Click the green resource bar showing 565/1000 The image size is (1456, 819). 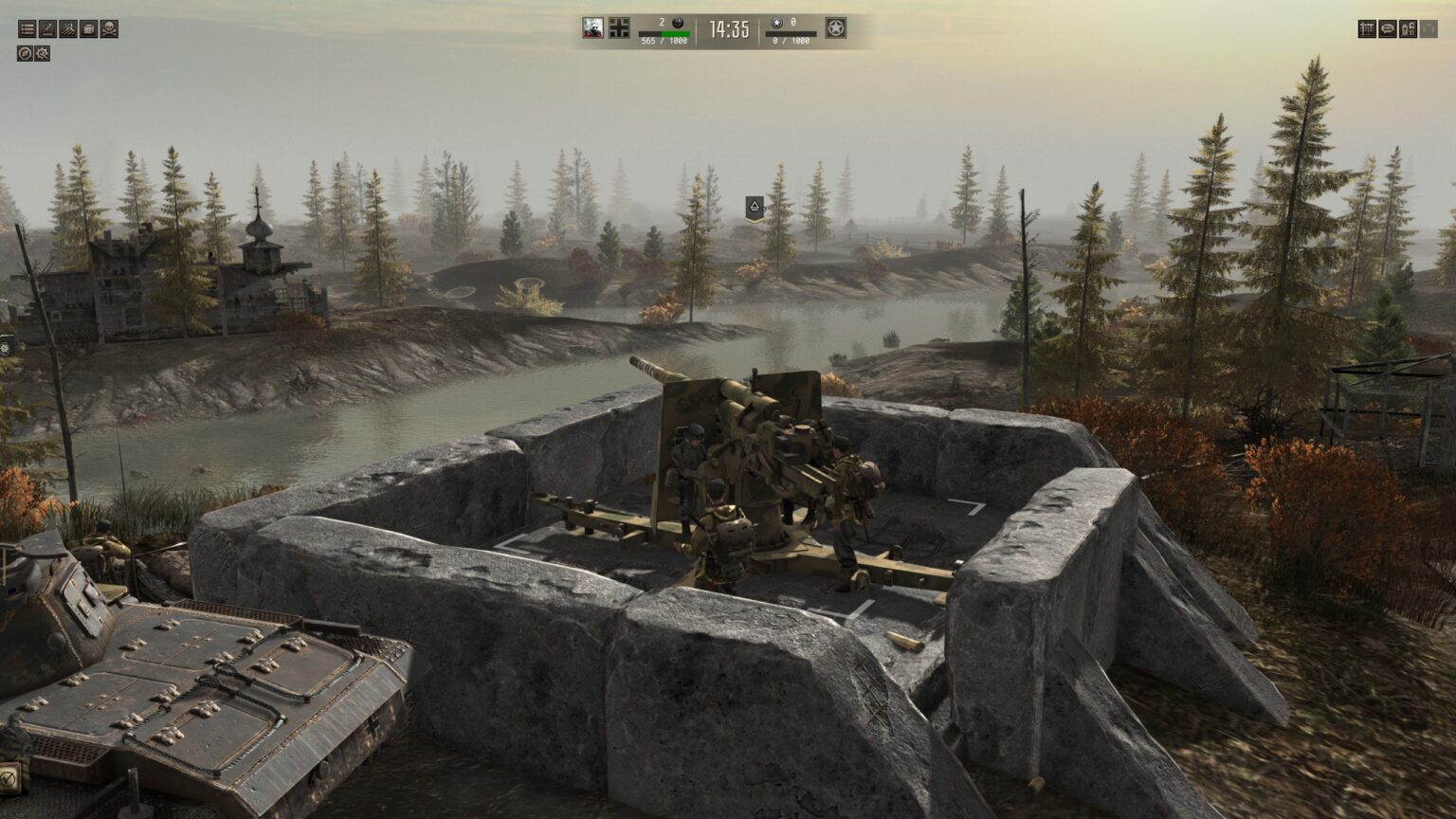(x=664, y=34)
